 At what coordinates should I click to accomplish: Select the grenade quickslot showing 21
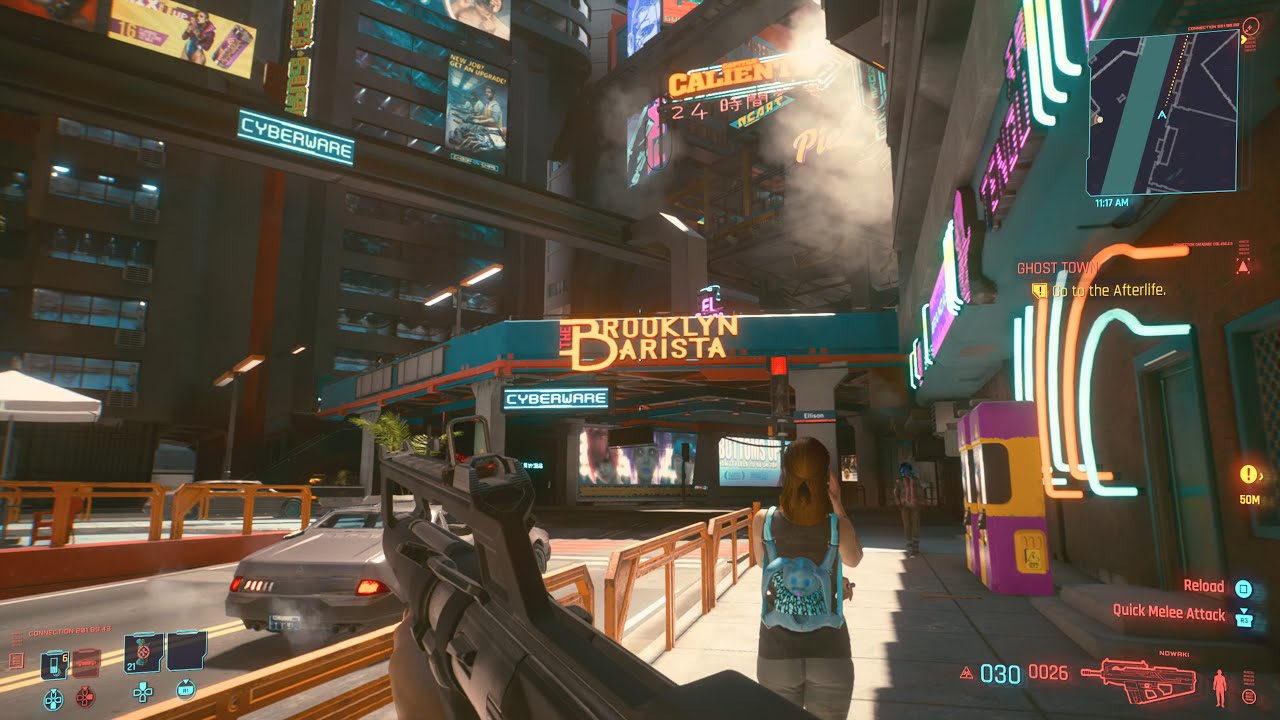click(142, 653)
